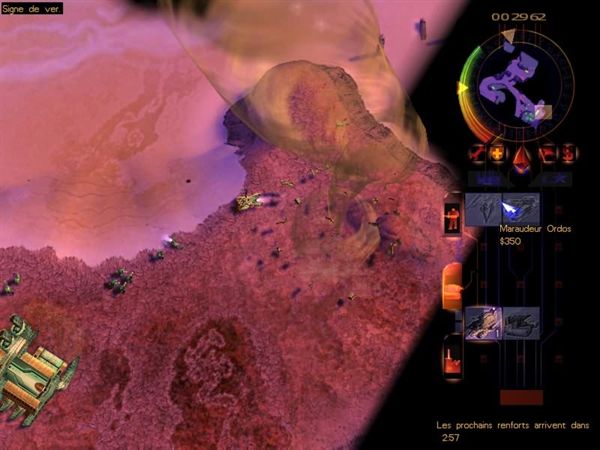Image resolution: width=600 pixels, height=450 pixels.
Task: Click the red diamond button under the radar
Action: point(520,154)
